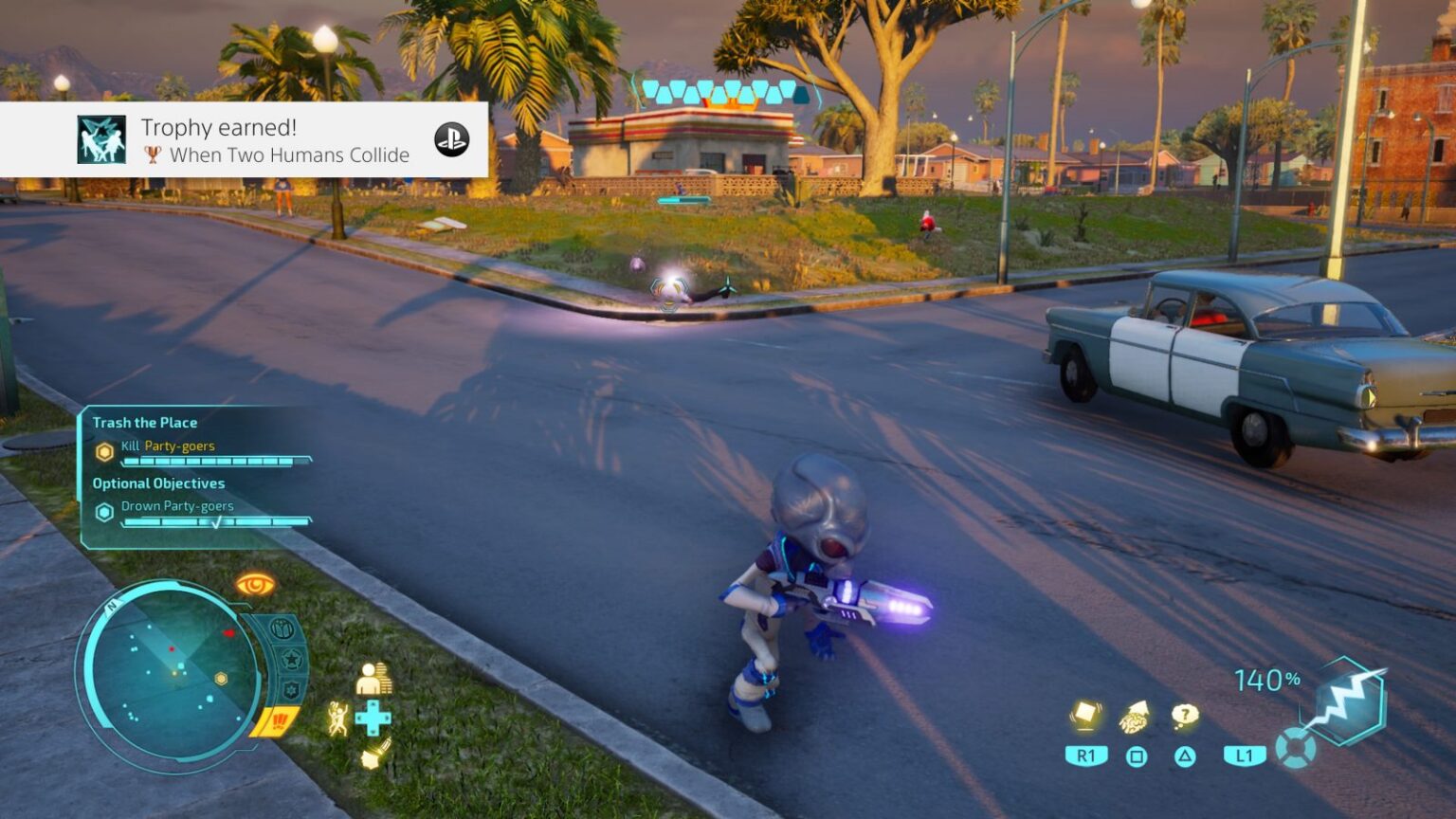
Task: Click the lightning shield icon showing 140%
Action: [1344, 699]
